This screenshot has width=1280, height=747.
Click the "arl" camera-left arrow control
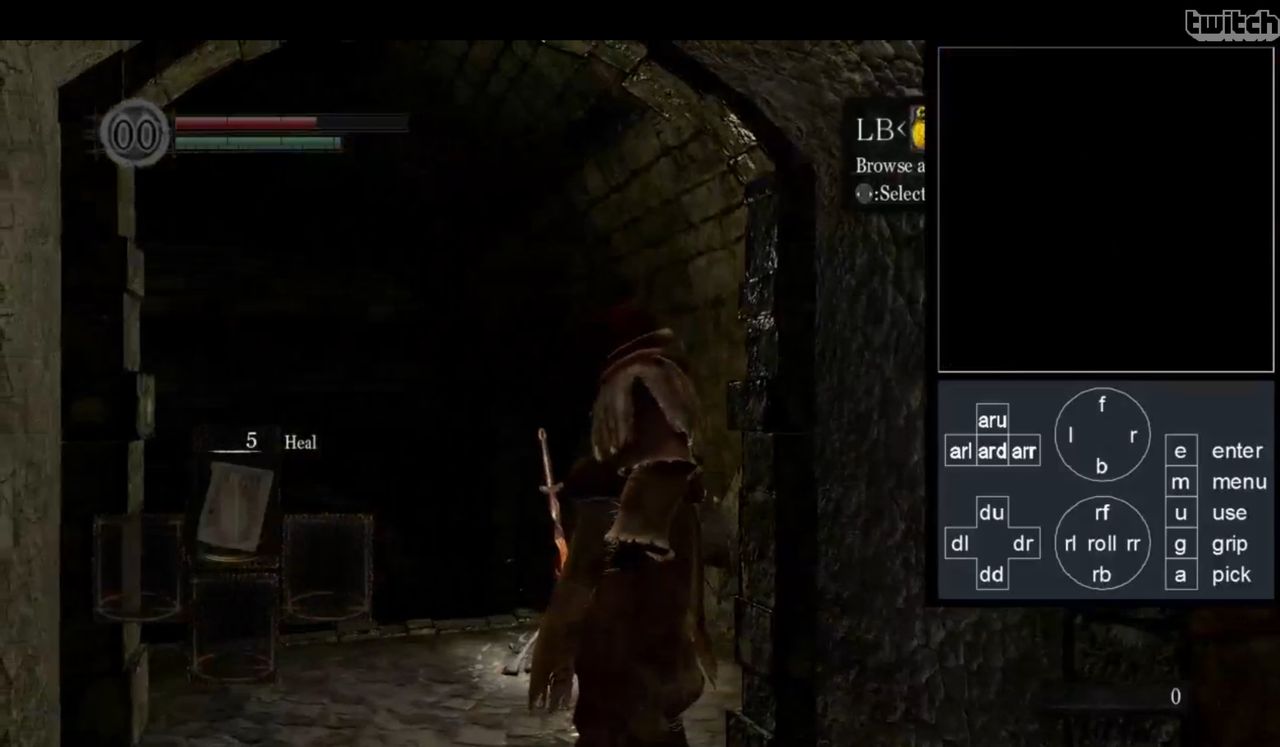[x=960, y=451]
